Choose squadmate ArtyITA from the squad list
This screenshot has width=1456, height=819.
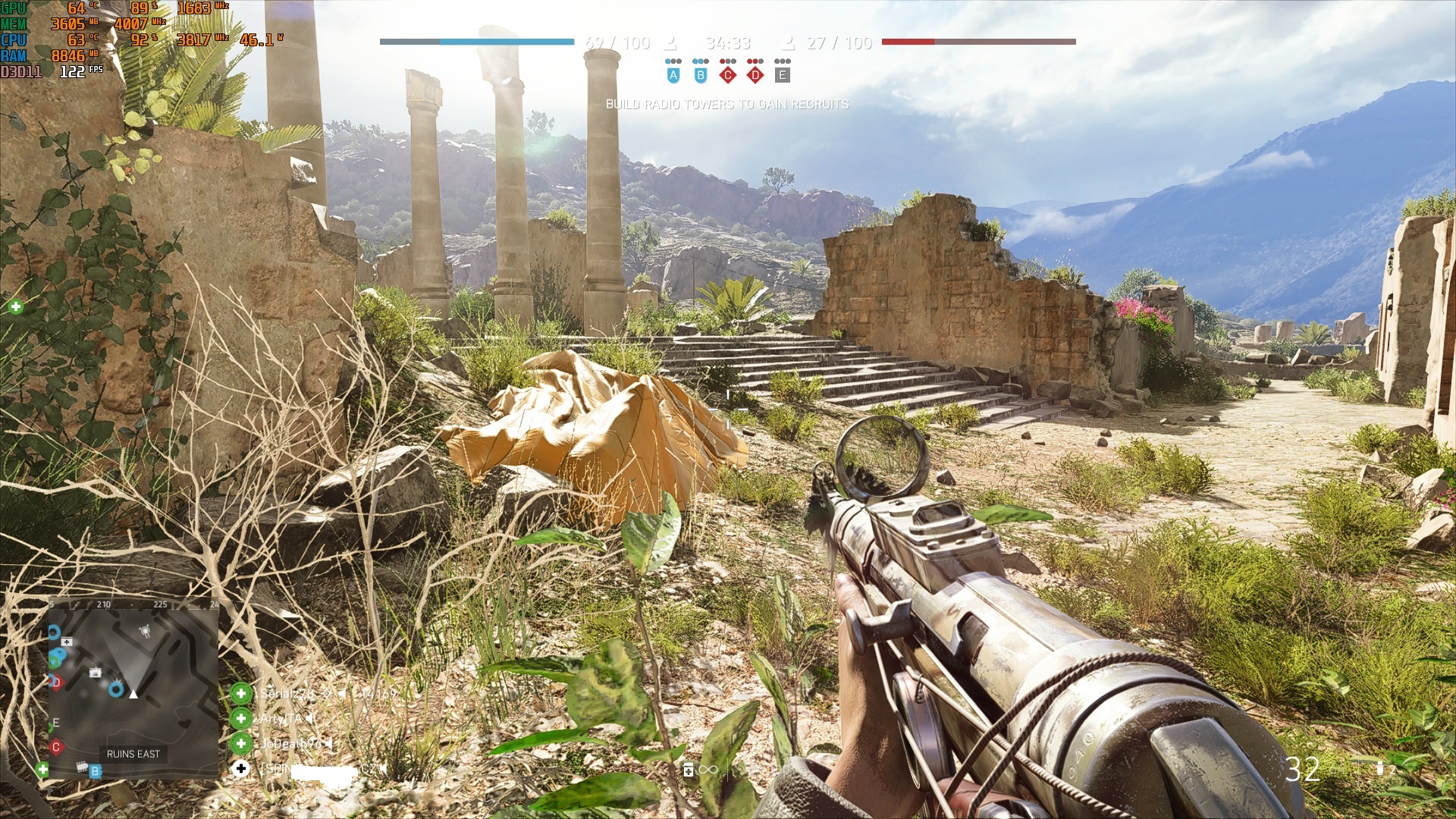coord(281,718)
